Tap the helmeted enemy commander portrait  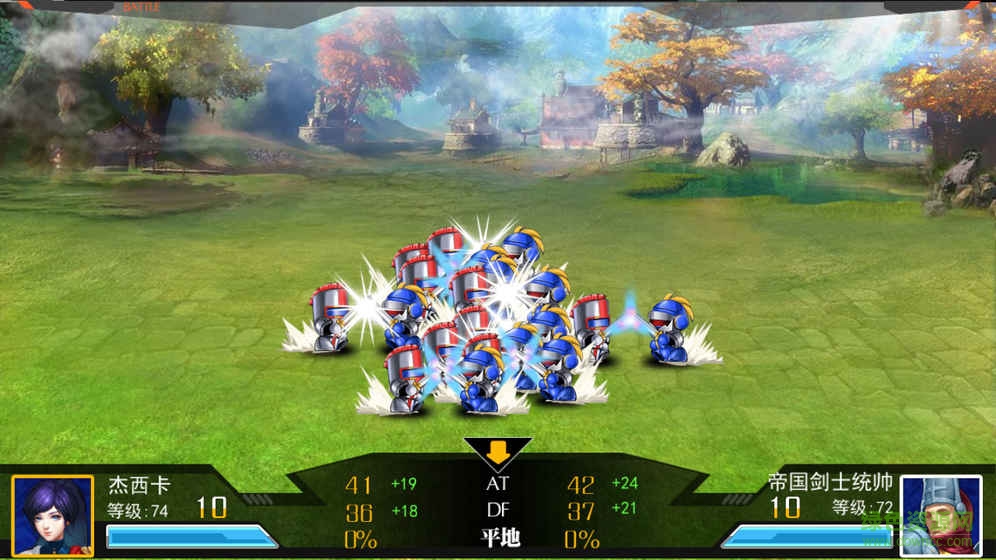pos(940,515)
